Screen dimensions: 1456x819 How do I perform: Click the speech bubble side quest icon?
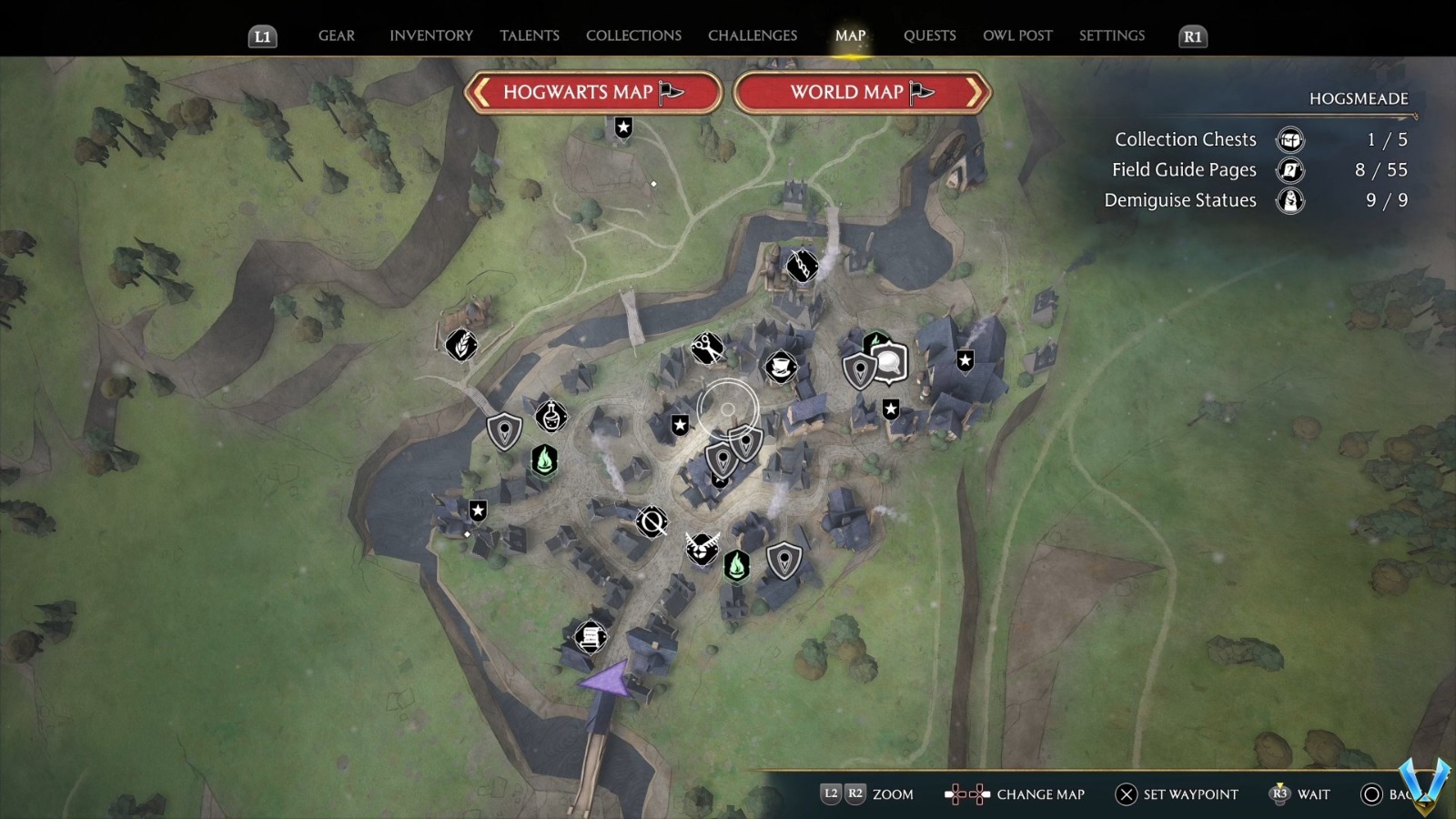pos(888,362)
